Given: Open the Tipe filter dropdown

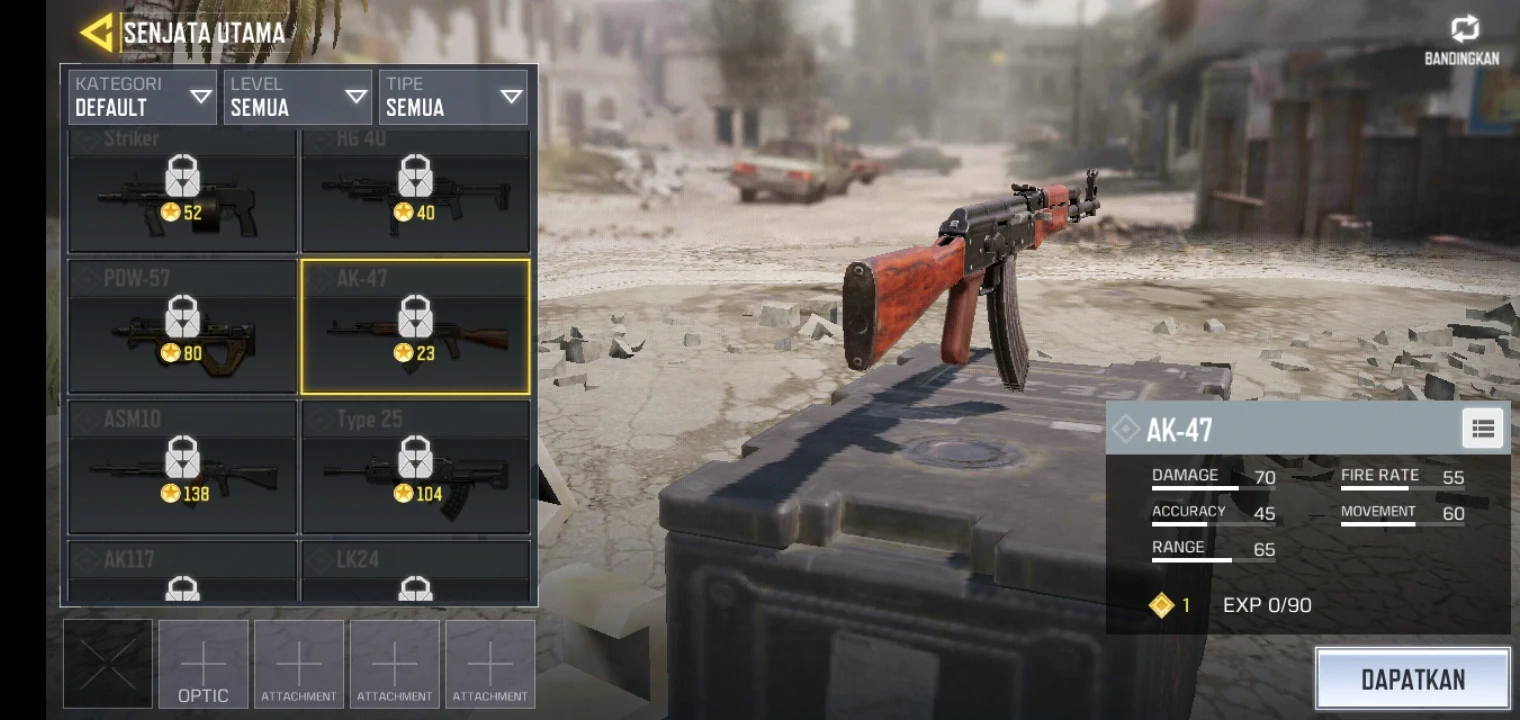Looking at the screenshot, I should (453, 97).
